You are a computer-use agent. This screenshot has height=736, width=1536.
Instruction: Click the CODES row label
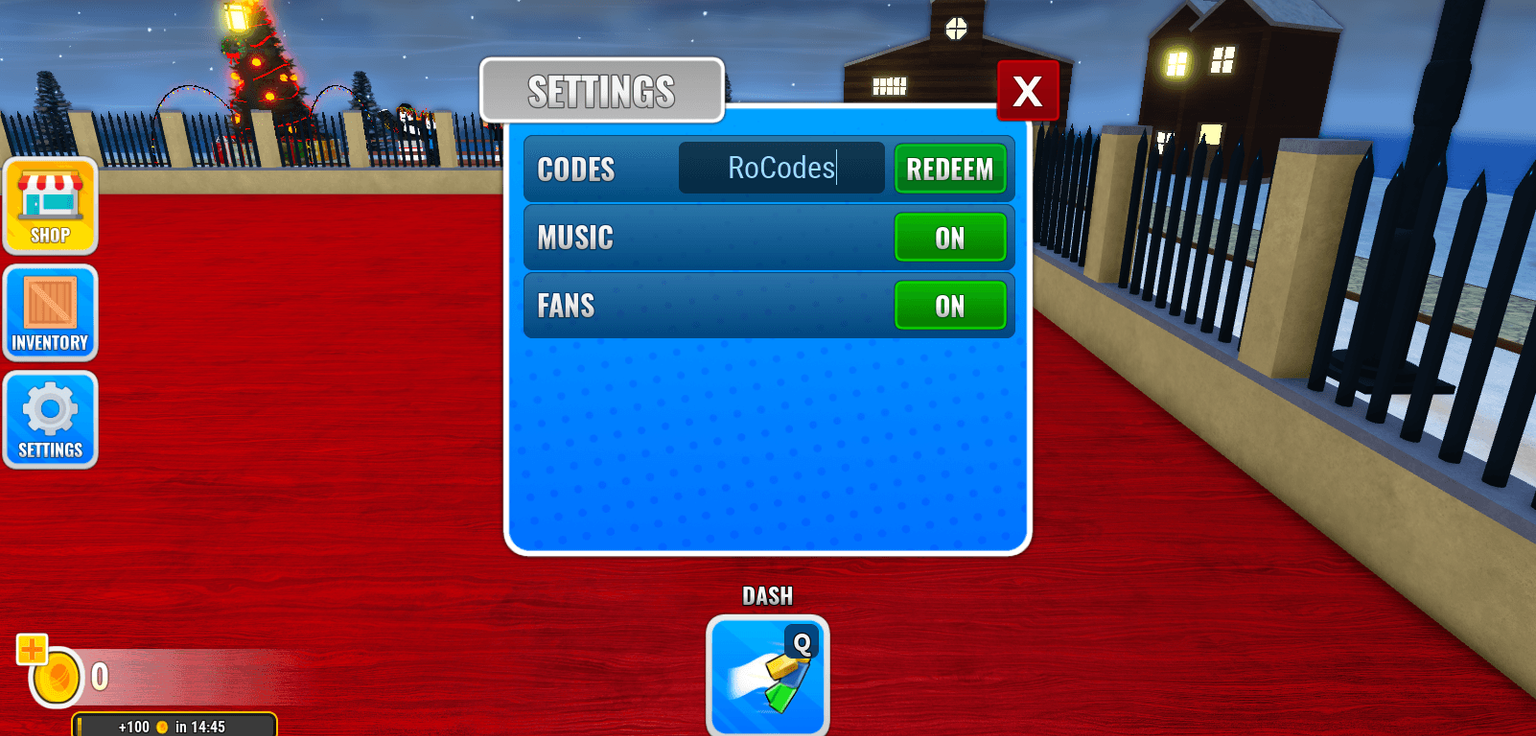coord(575,169)
